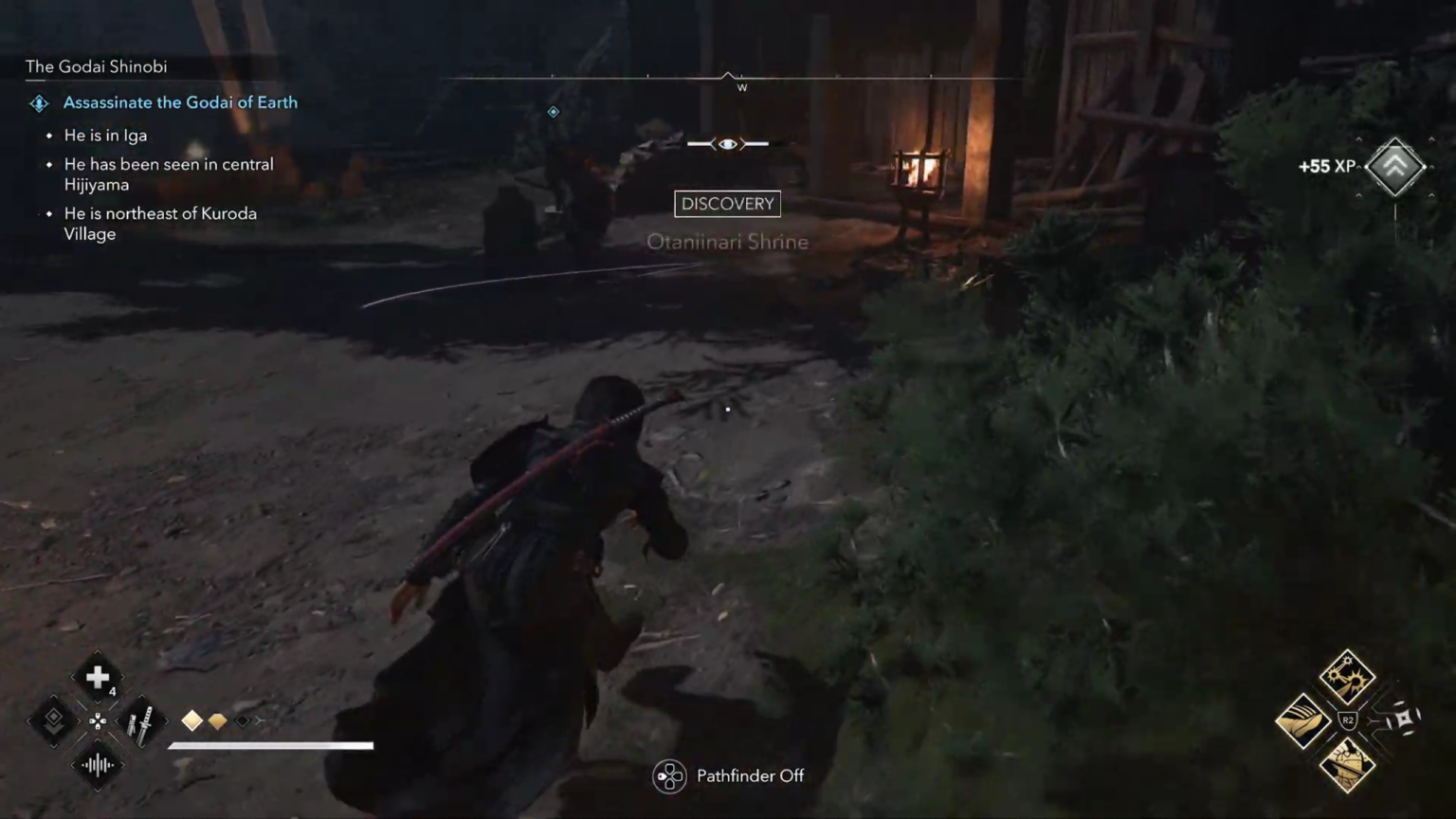
Task: Click the armor bell ability icon
Action: [1347, 763]
